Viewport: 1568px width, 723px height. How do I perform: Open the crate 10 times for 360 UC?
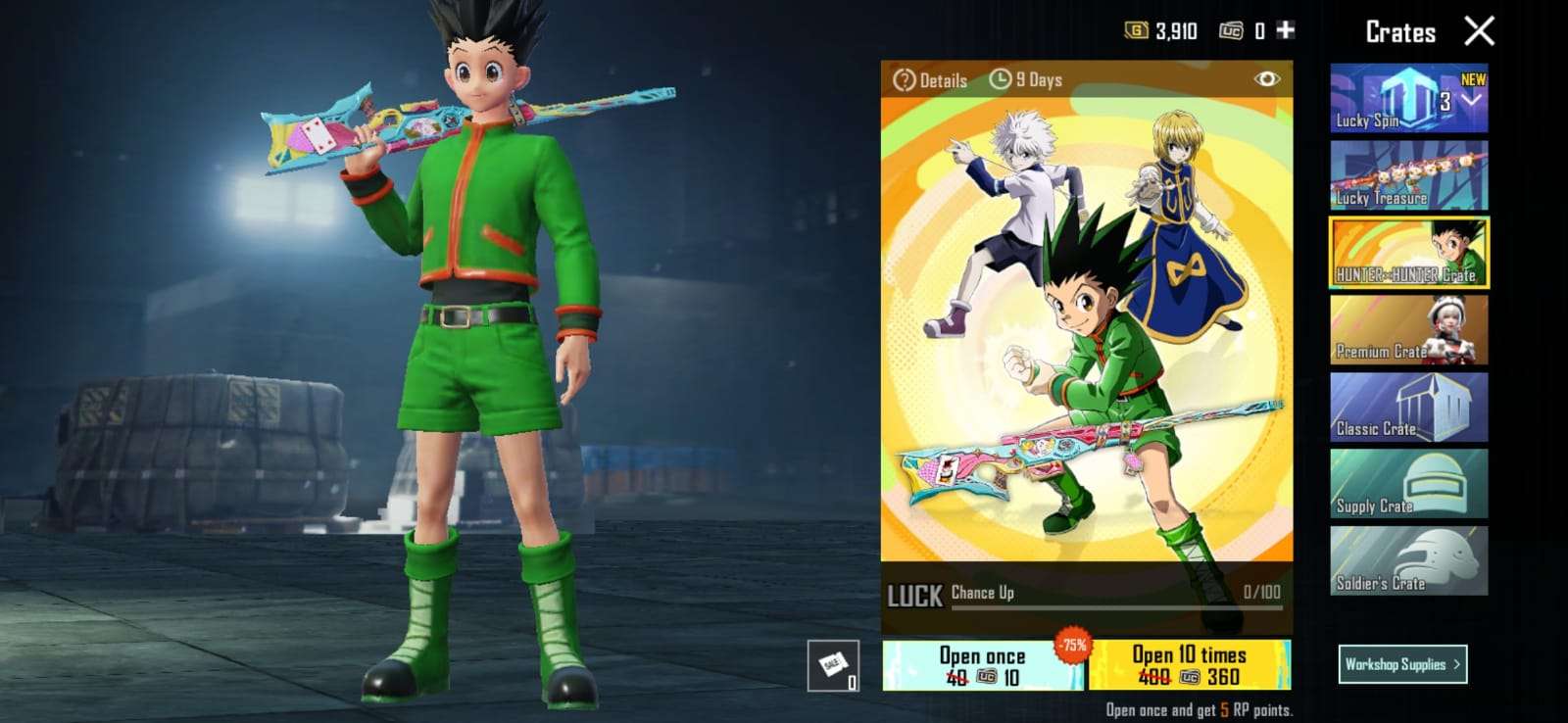tap(1190, 665)
